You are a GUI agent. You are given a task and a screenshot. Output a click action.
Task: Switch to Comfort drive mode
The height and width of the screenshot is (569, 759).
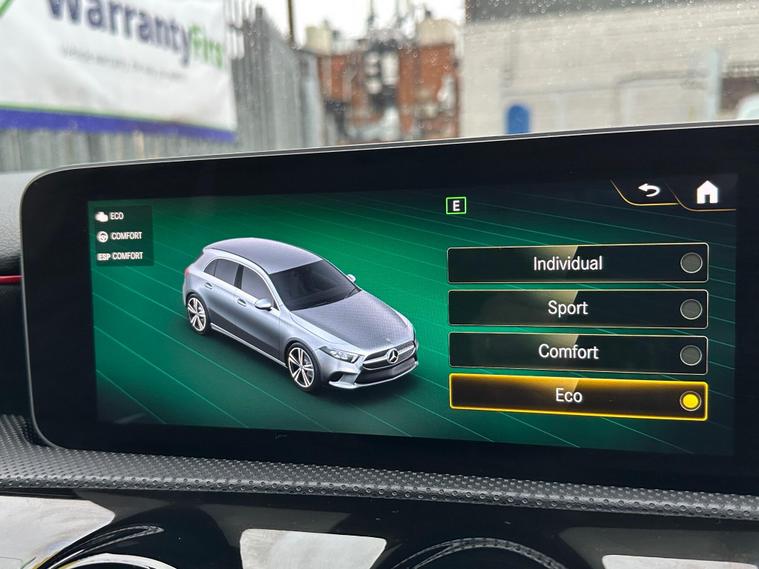pyautogui.click(x=577, y=353)
